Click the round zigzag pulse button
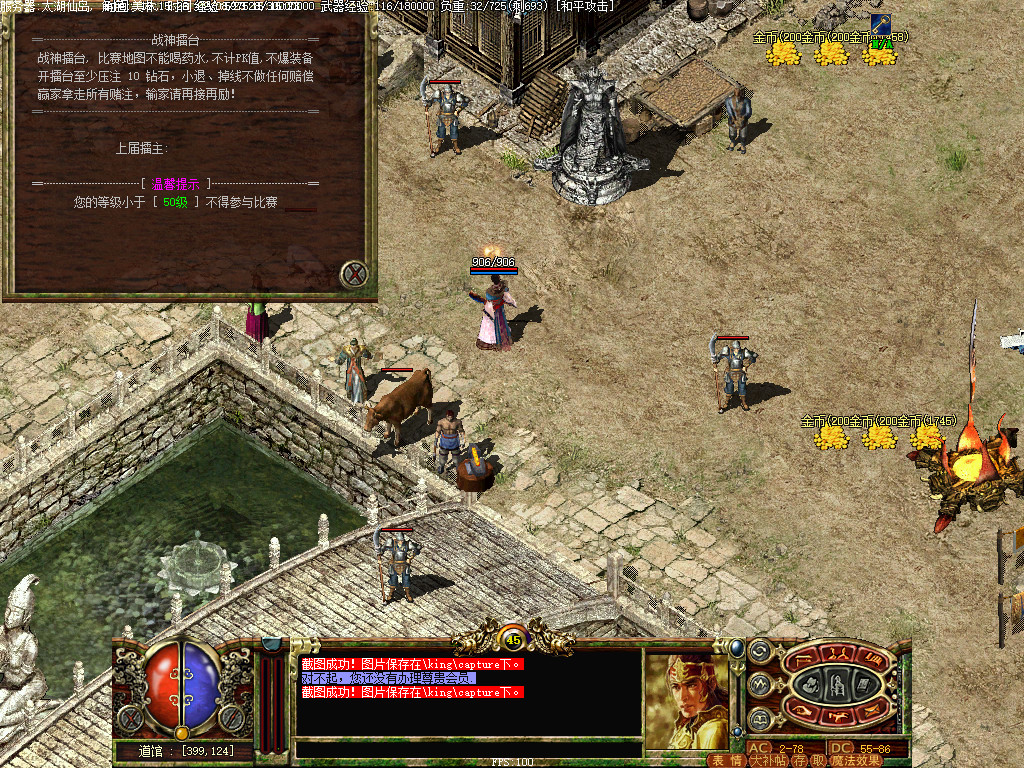This screenshot has width=1024, height=768. (x=759, y=685)
